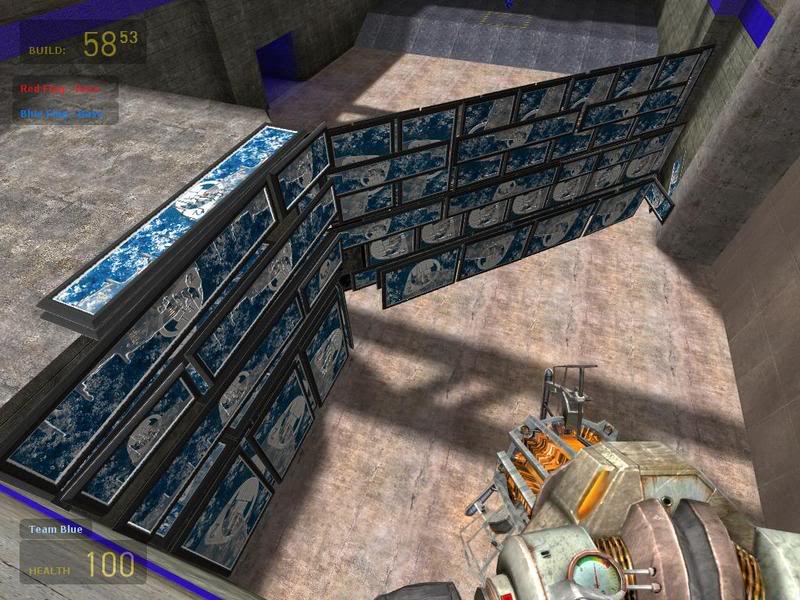Select the Blue Flag objective status
Viewport: 800px width, 600px height.
tap(68, 113)
